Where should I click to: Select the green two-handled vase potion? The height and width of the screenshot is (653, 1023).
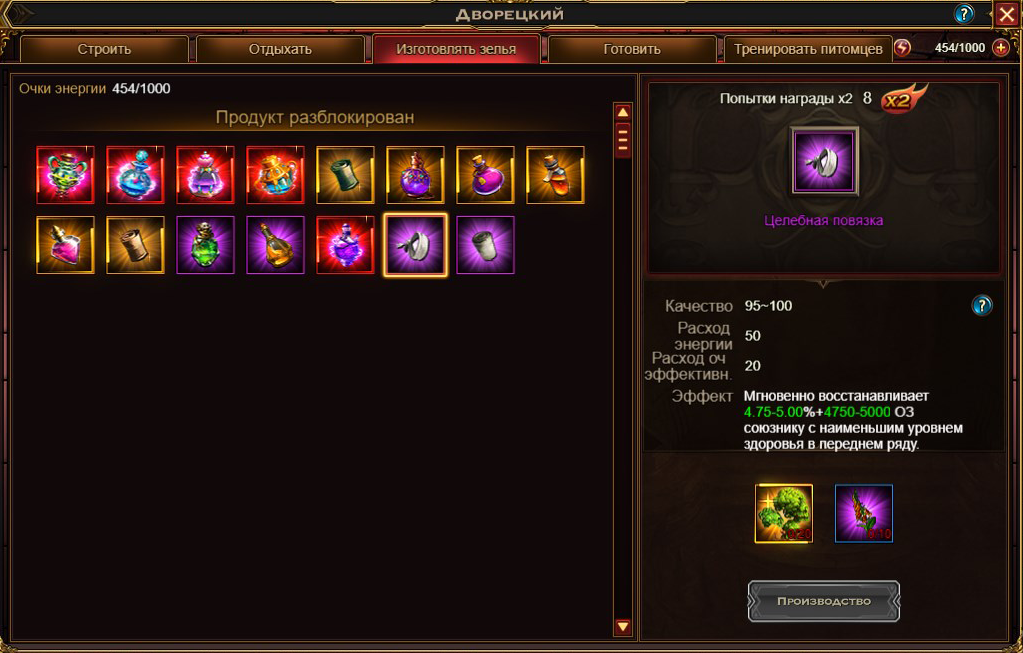65,175
